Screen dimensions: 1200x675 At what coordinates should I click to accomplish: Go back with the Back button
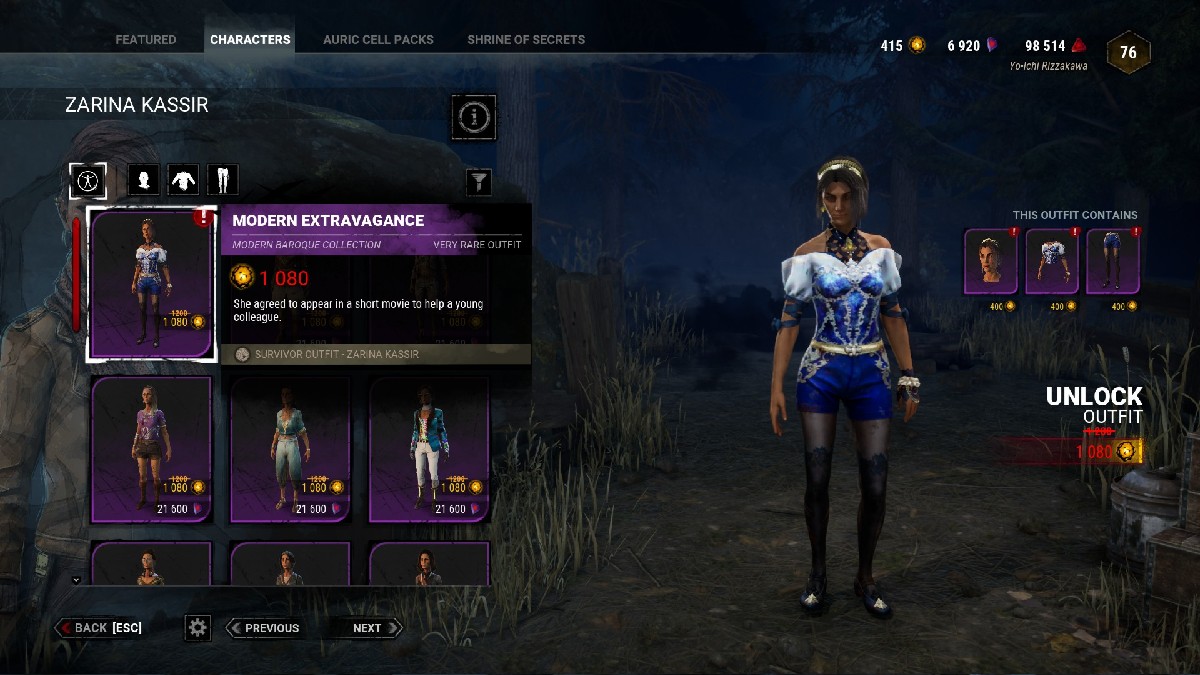pyautogui.click(x=100, y=628)
